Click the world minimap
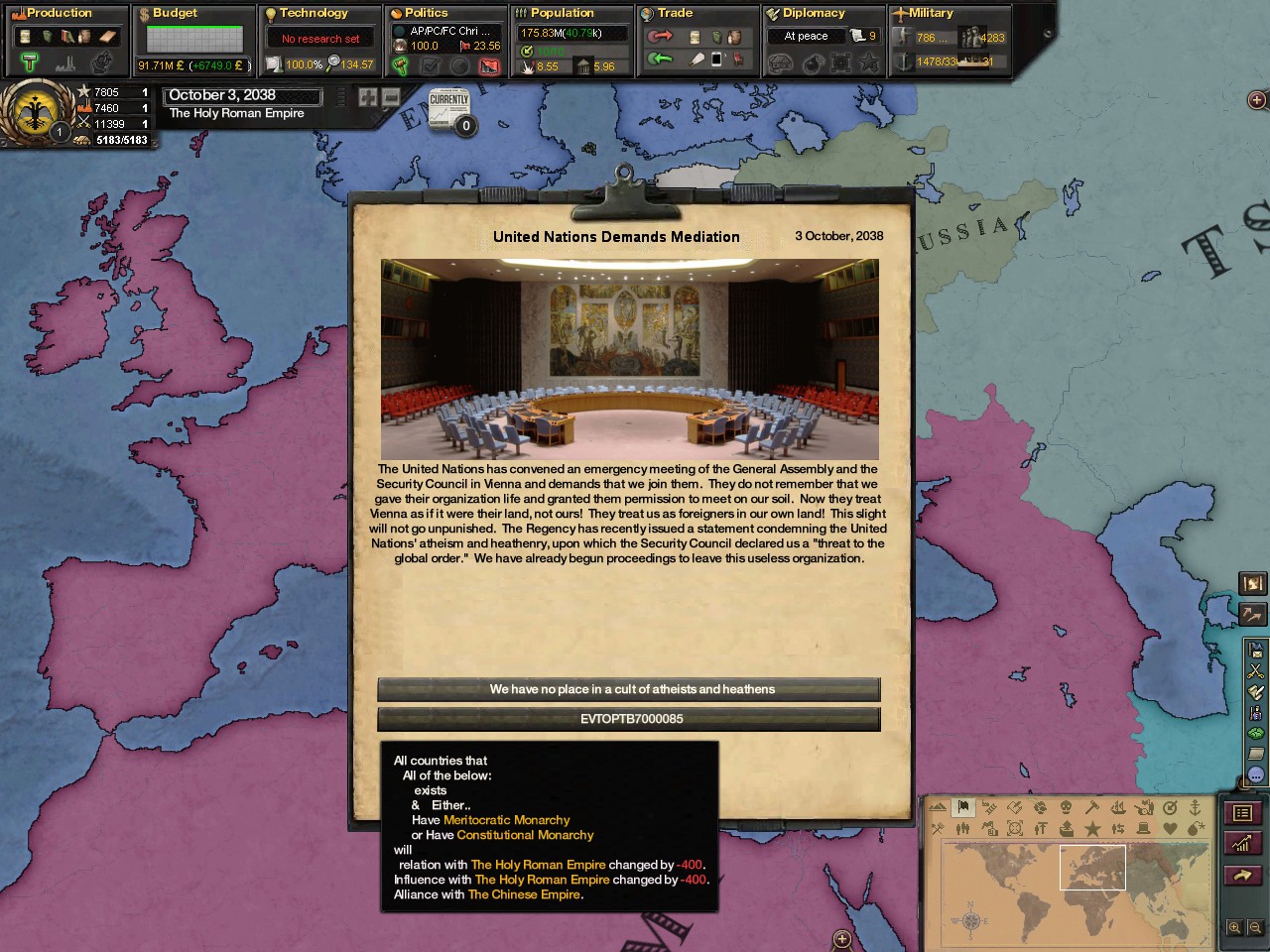Screen dimensions: 1270x952 click(1072, 892)
